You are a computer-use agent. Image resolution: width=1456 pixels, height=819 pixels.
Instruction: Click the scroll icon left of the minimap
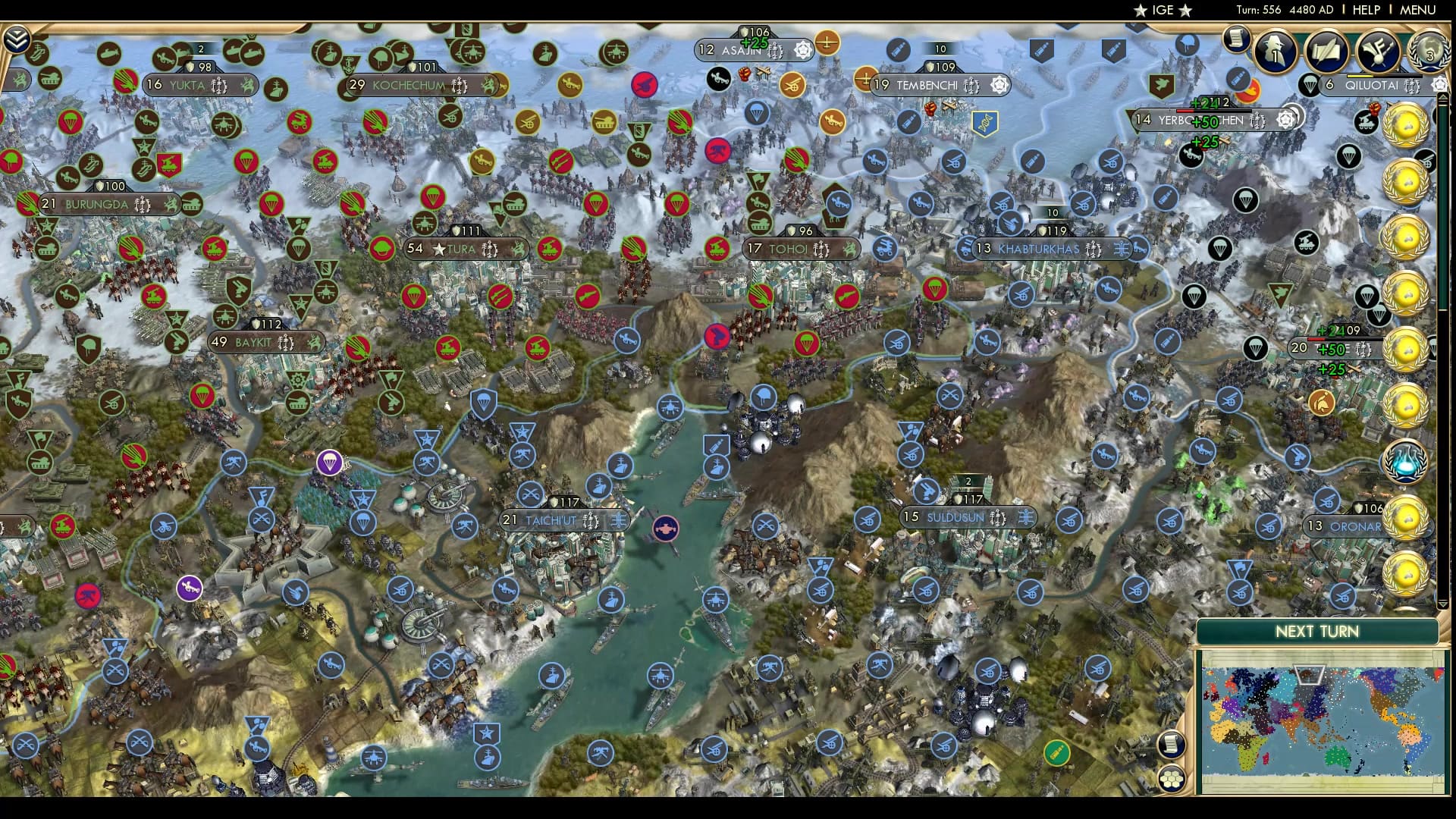point(1172,745)
